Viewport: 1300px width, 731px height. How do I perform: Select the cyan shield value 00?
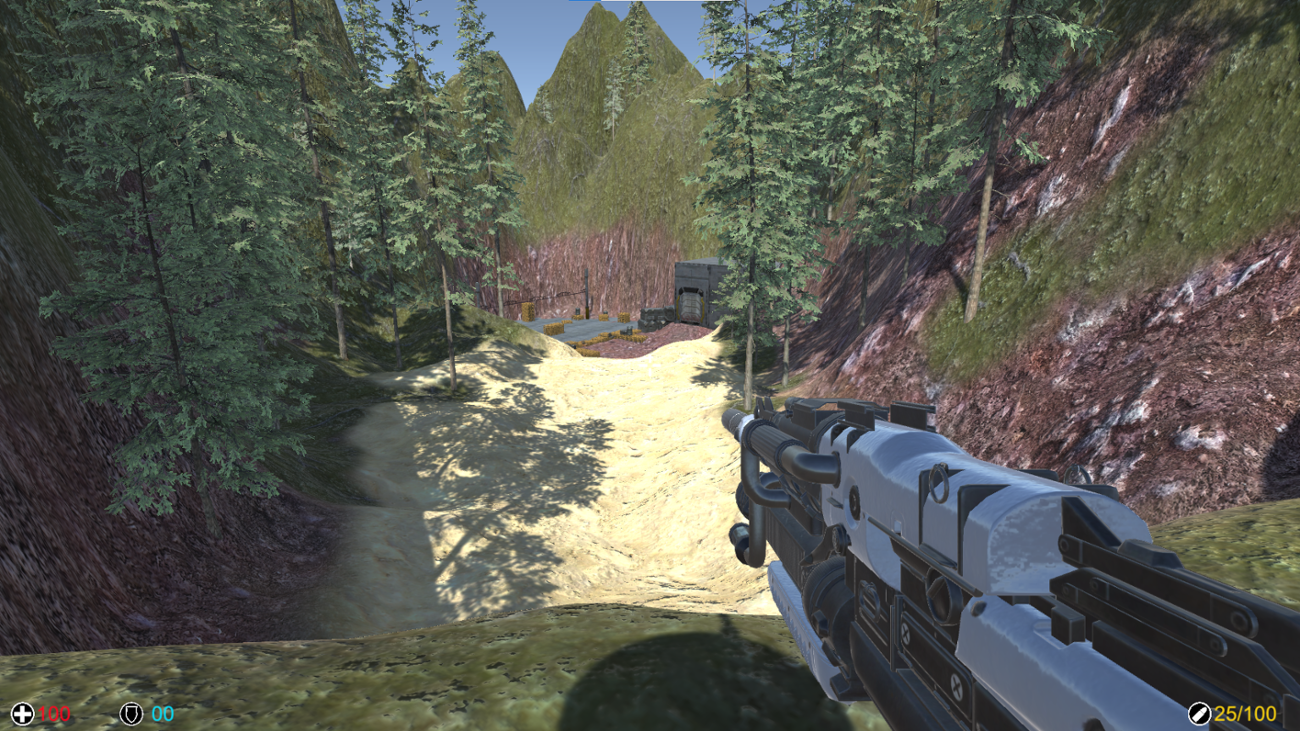[161, 713]
